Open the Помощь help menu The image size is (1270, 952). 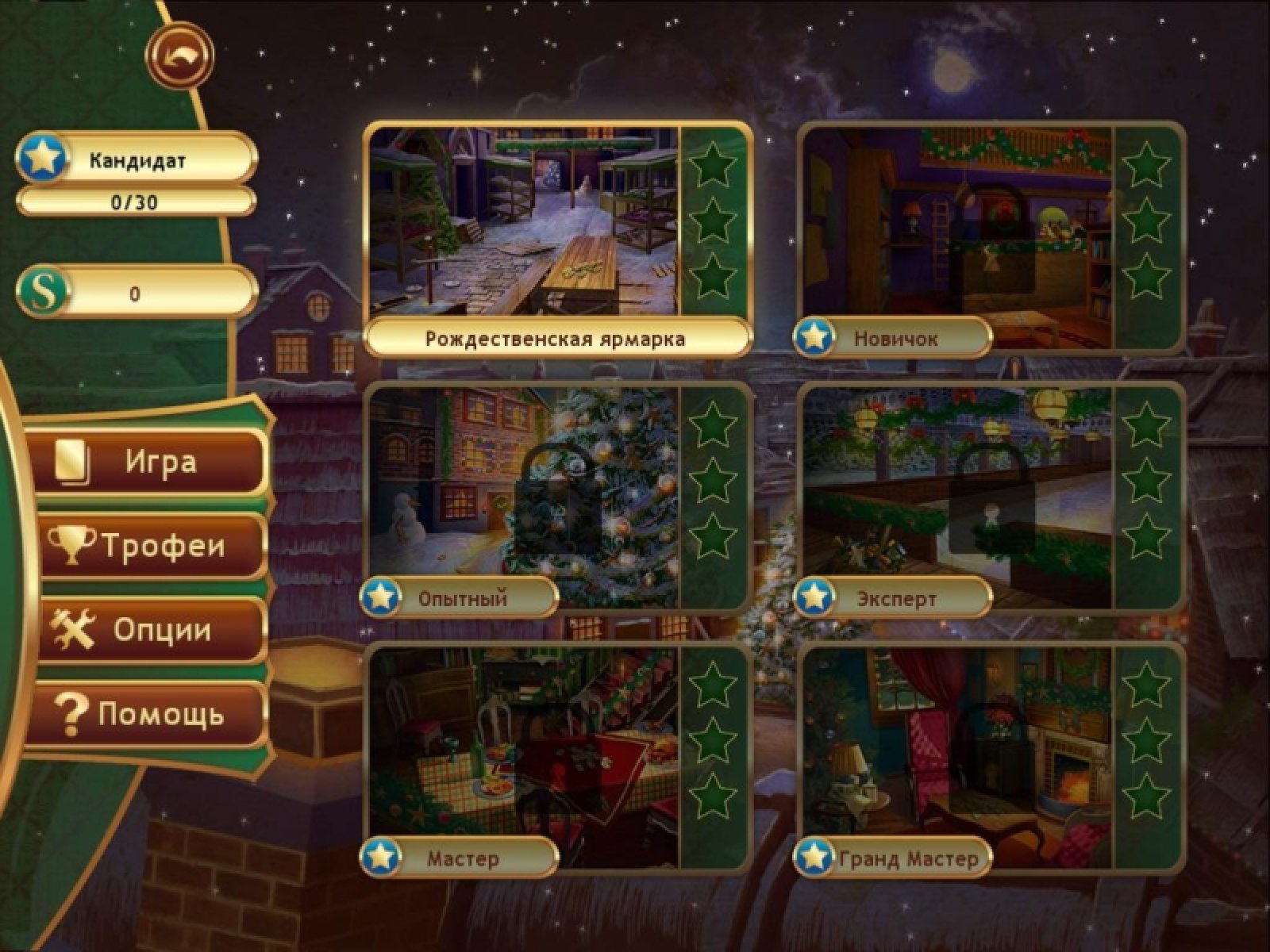click(151, 714)
